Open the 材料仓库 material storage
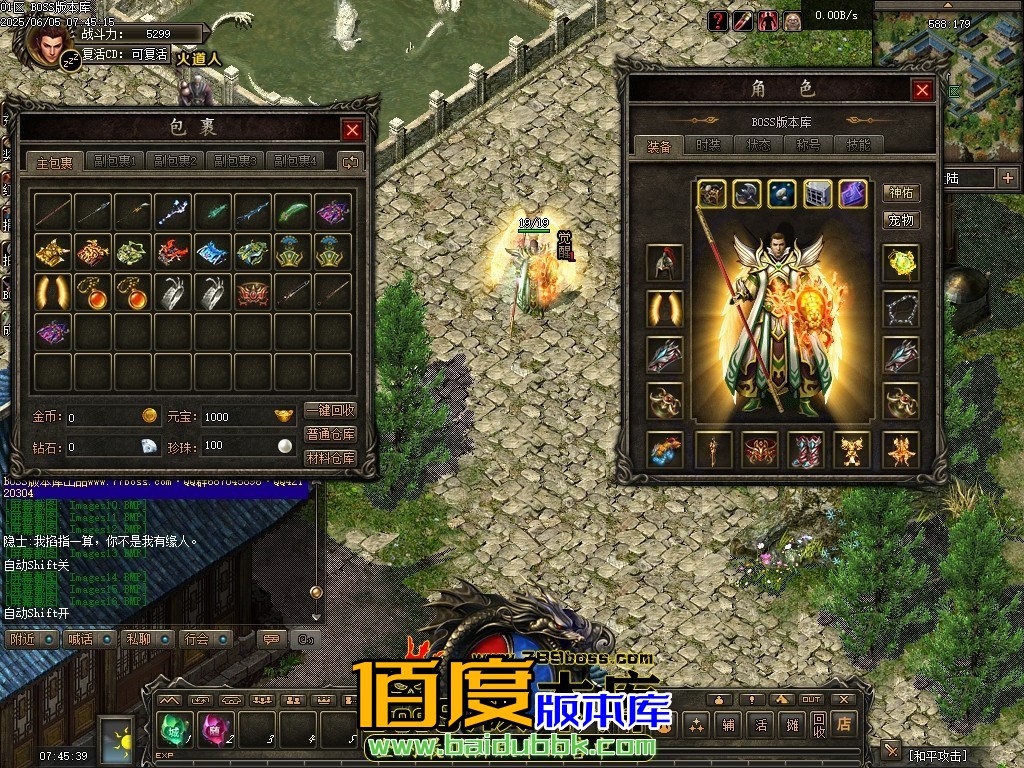 point(330,458)
